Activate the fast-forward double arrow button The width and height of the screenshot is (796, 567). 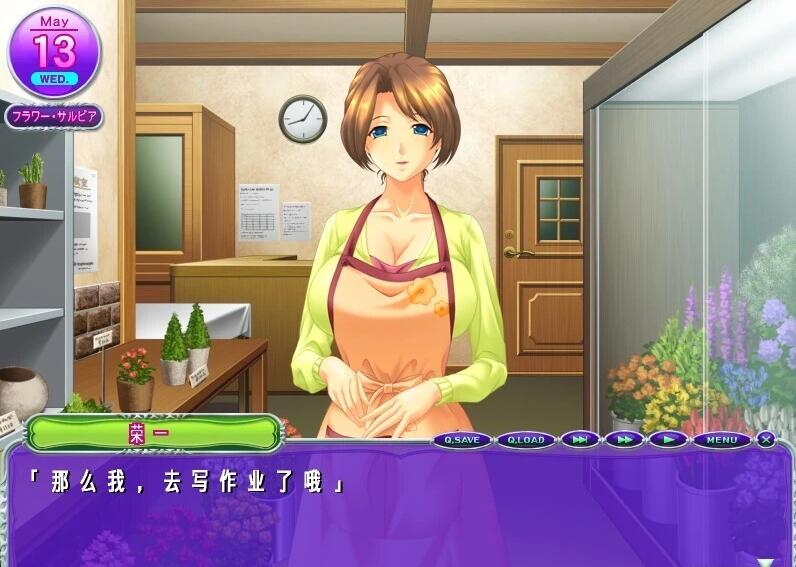623,440
